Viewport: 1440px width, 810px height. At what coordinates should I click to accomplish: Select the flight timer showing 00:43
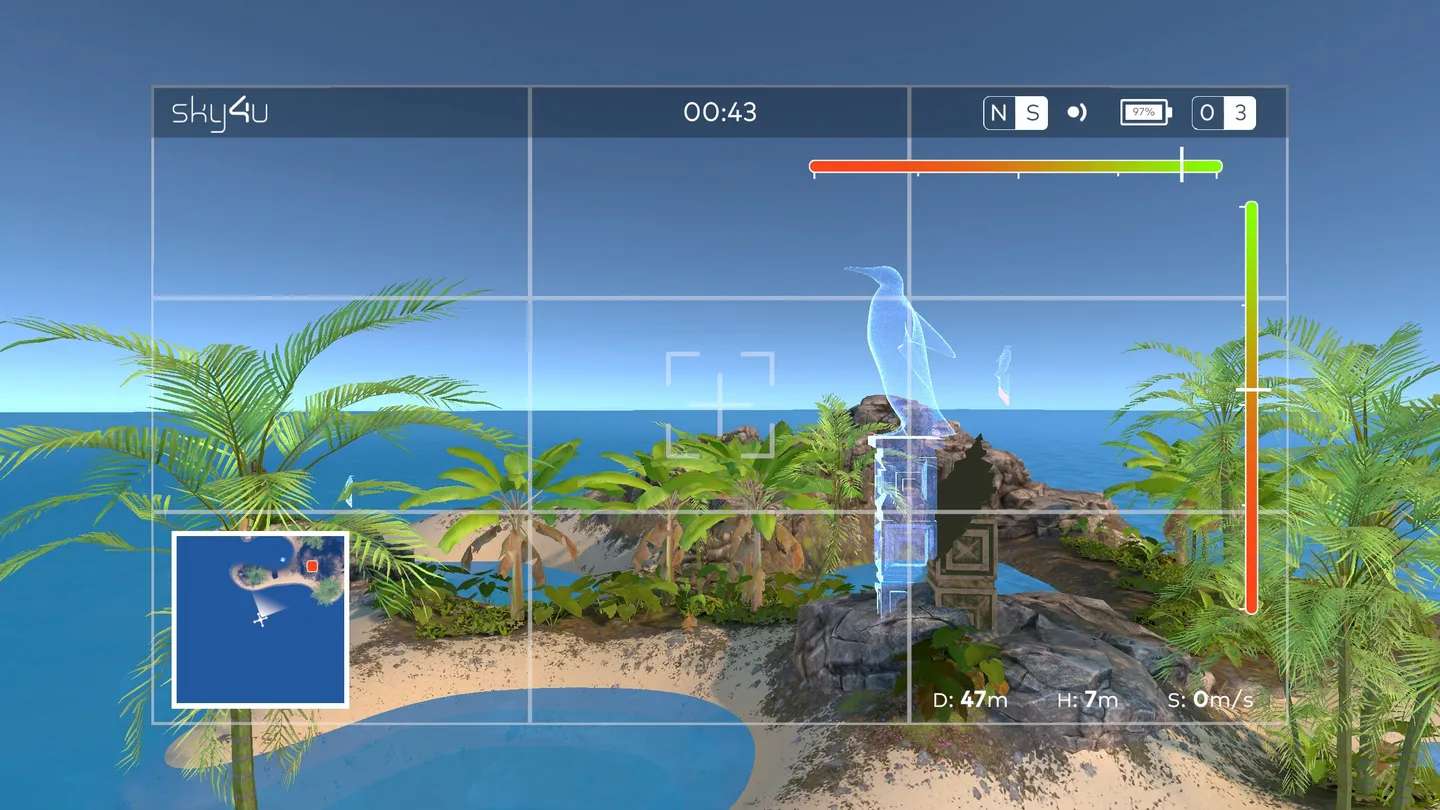coord(720,113)
